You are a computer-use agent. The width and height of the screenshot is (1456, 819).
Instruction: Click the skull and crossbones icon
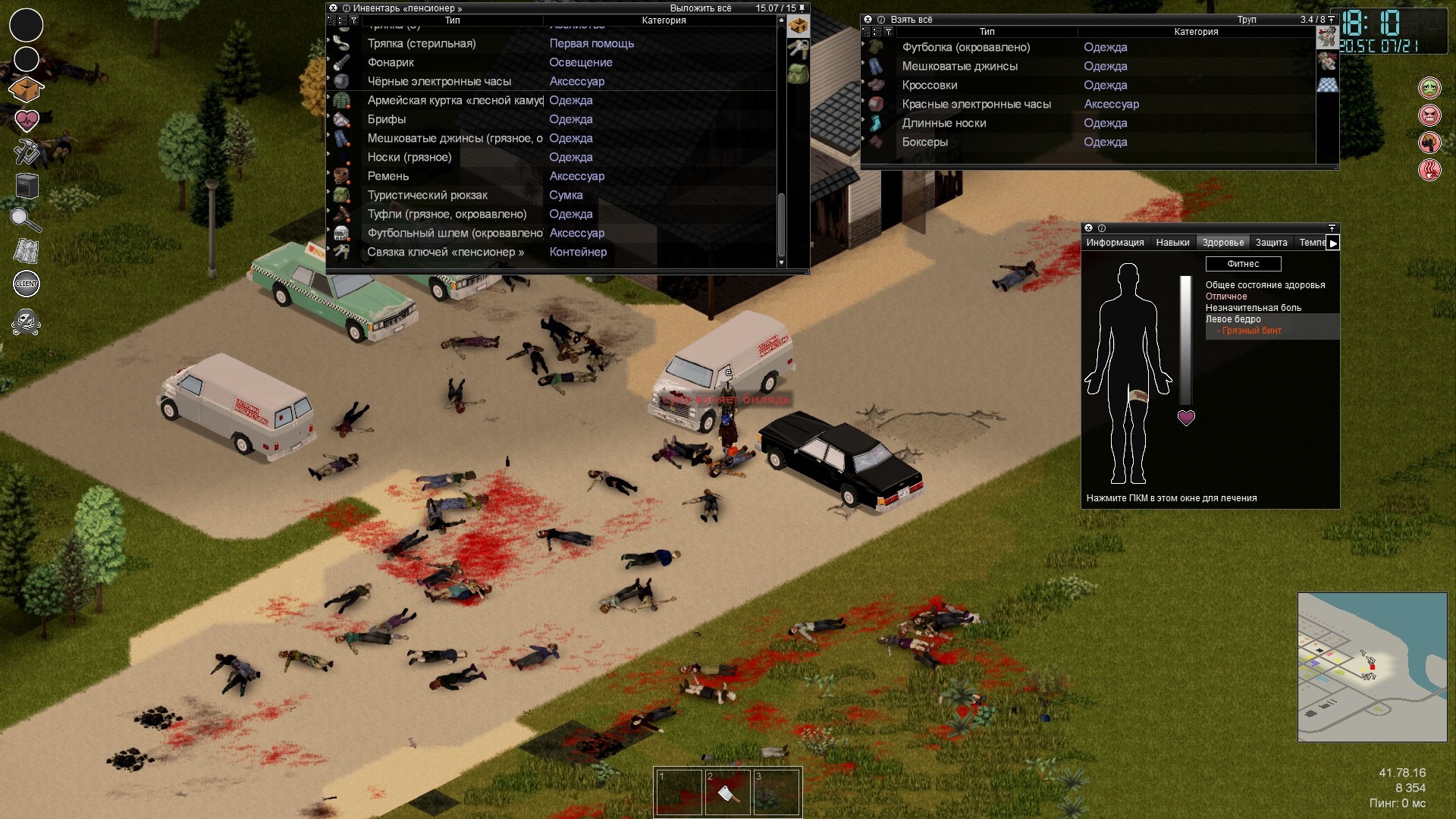26,322
